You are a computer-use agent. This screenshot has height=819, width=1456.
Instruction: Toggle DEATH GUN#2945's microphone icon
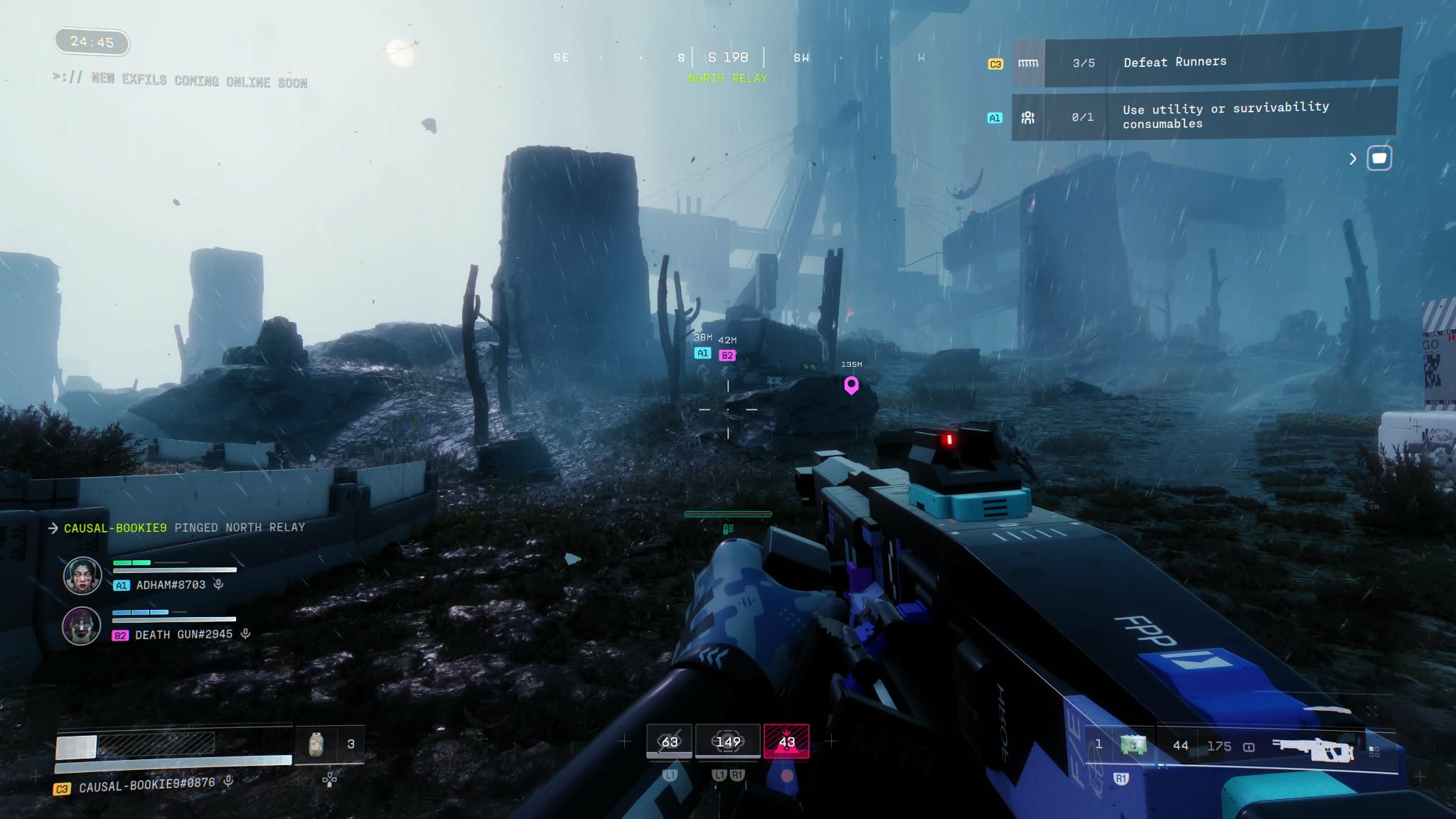pyautogui.click(x=245, y=633)
